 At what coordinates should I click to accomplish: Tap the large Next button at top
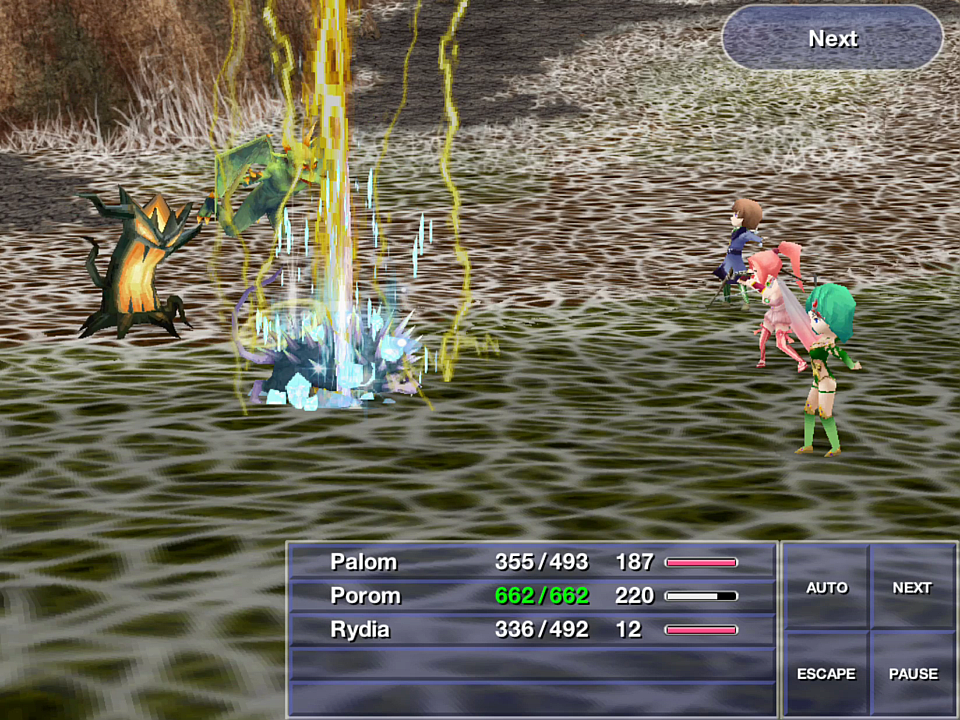pyautogui.click(x=832, y=38)
